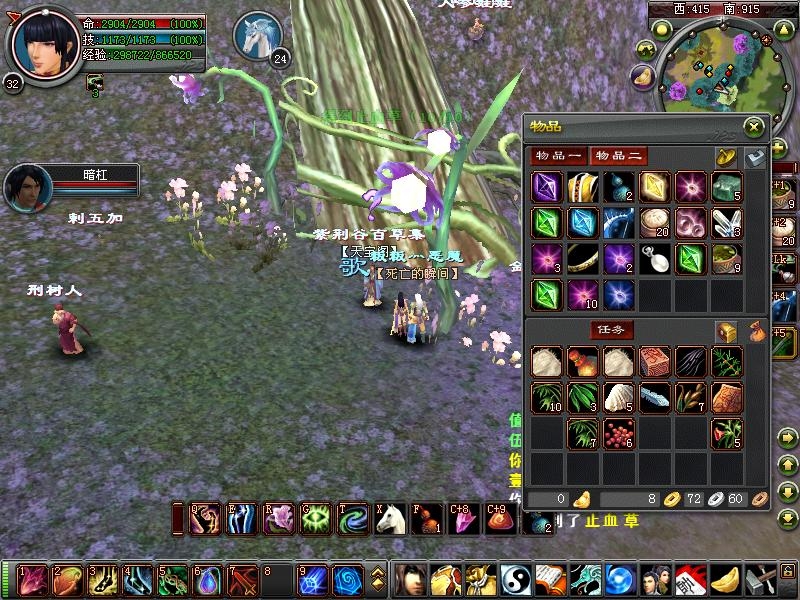Select the red berries stack of 6
Screen dimensions: 800x600
618,433
